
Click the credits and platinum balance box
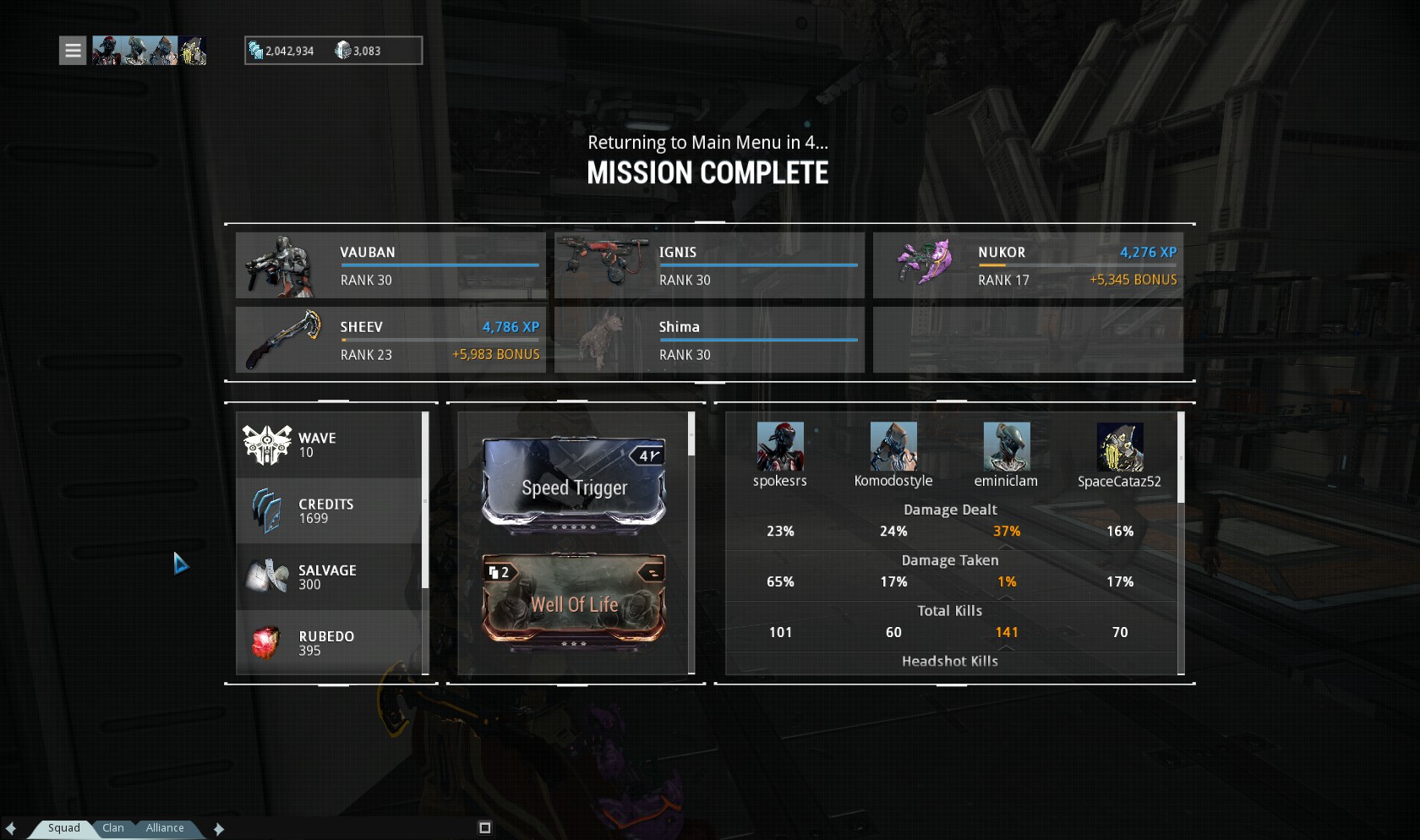coord(333,51)
